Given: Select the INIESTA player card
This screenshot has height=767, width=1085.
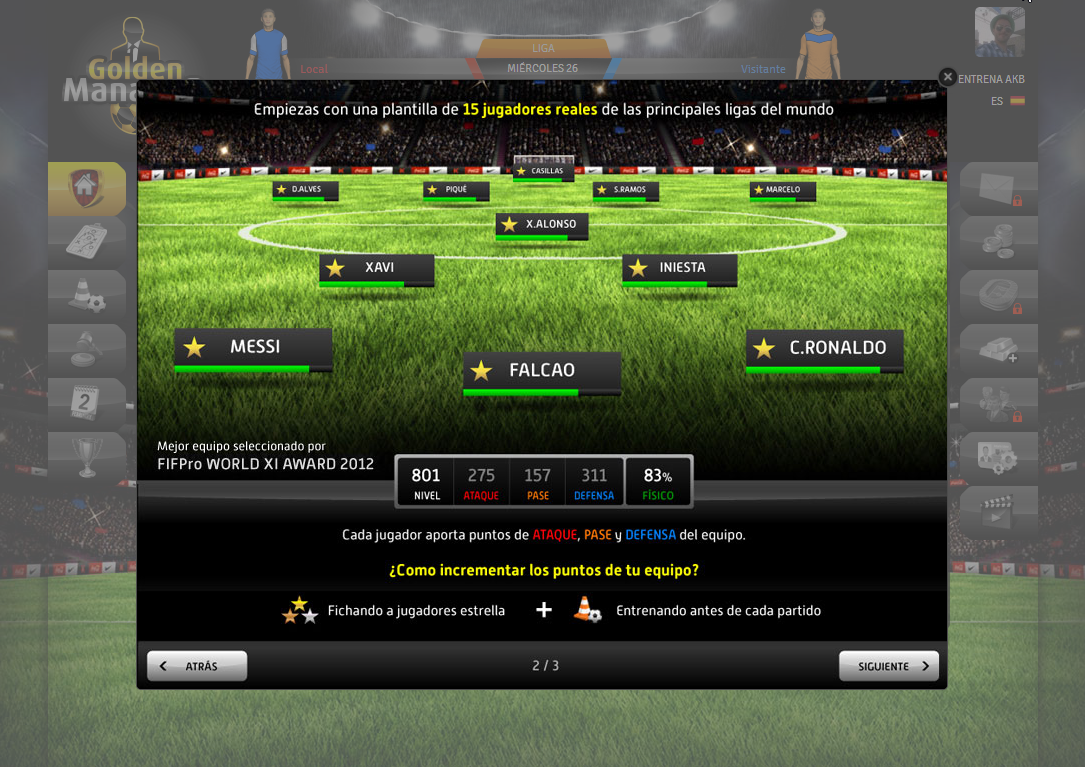Looking at the screenshot, I should (680, 268).
